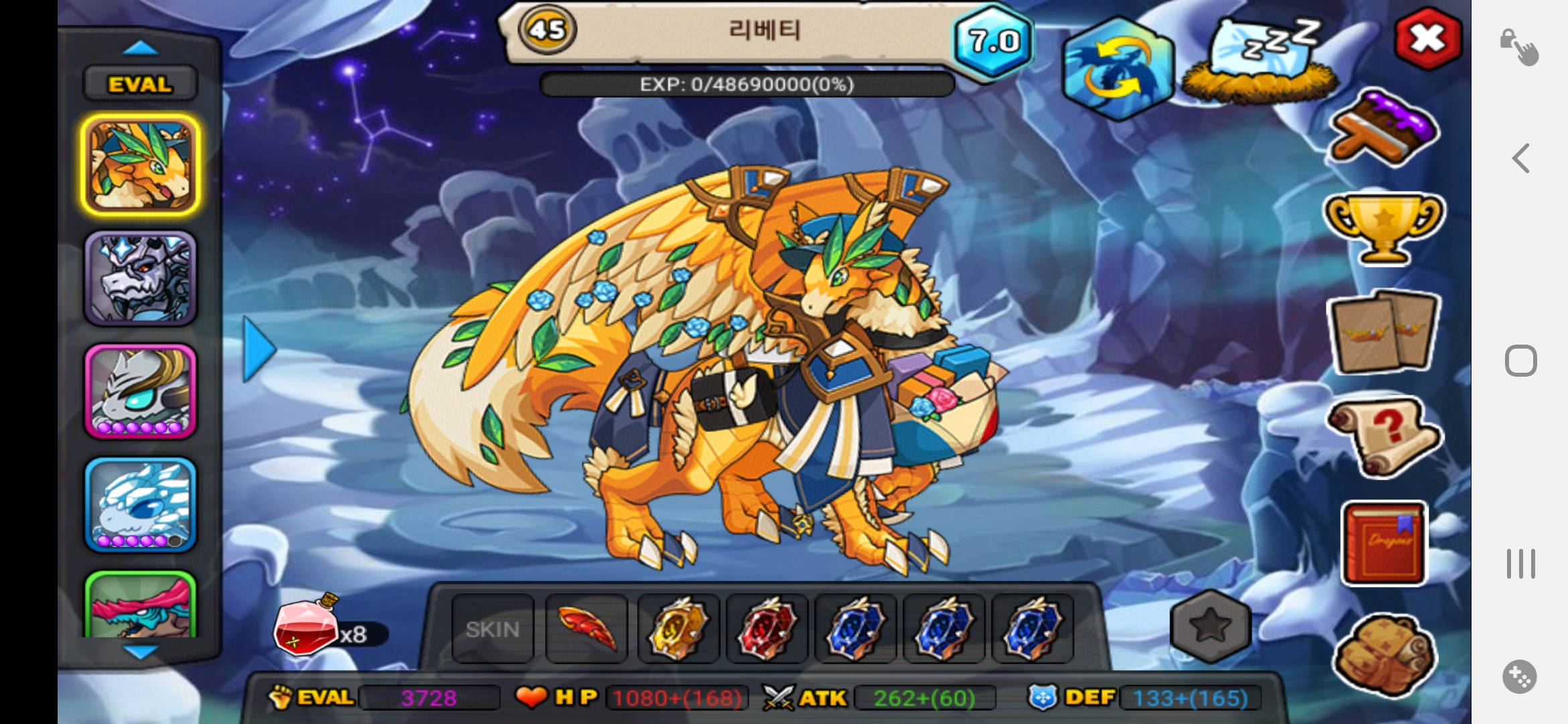Screen dimensions: 1568x724
Task: Open the card pack icon
Action: point(1384,332)
